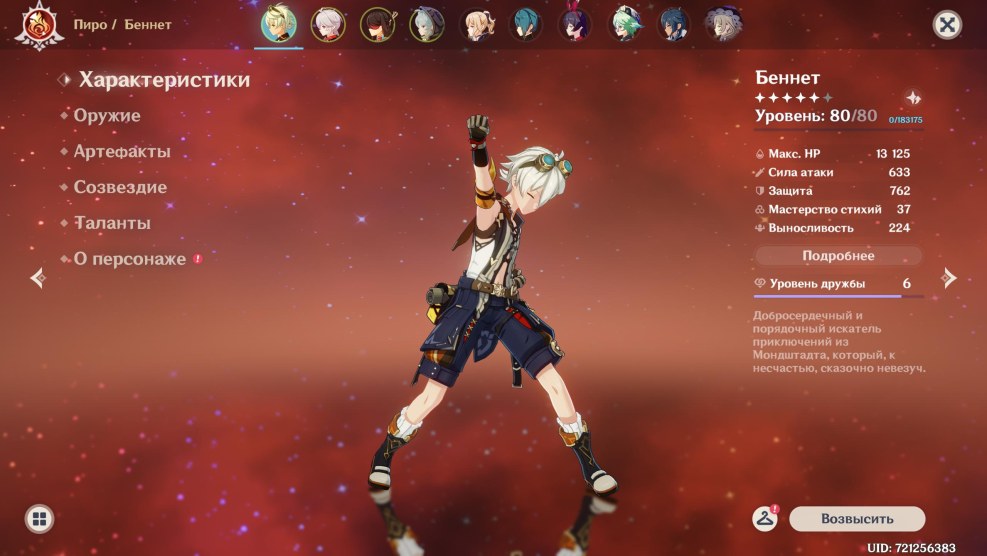
Task: Select the Характеристики menu entry
Action: pyautogui.click(x=164, y=80)
